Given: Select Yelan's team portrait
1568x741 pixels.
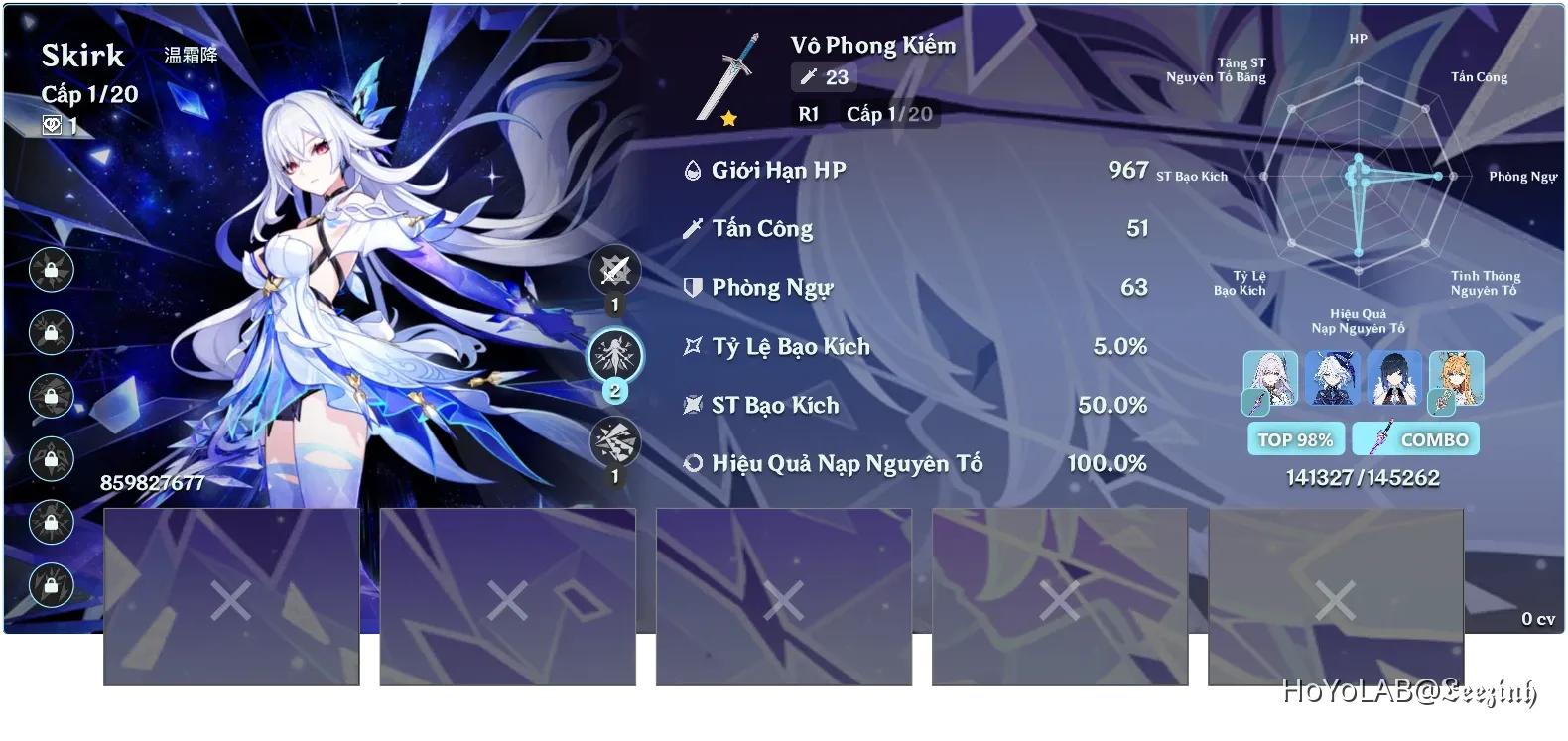Looking at the screenshot, I should [x=1395, y=380].
